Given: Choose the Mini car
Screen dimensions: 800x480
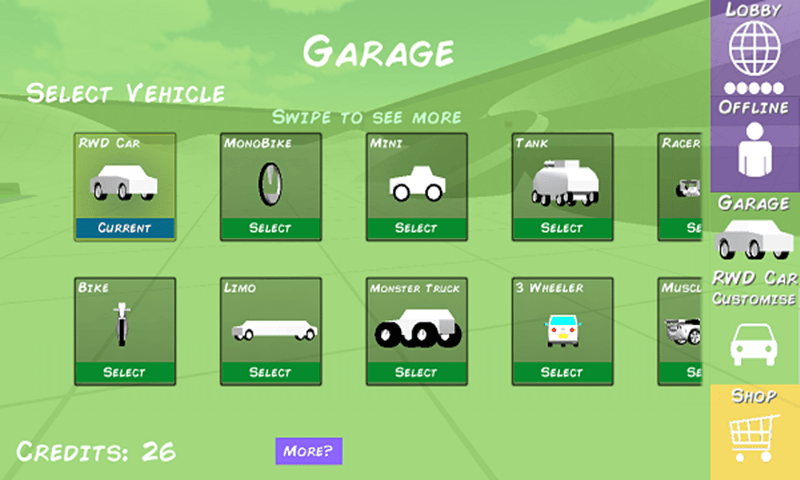Looking at the screenshot, I should 416,228.
